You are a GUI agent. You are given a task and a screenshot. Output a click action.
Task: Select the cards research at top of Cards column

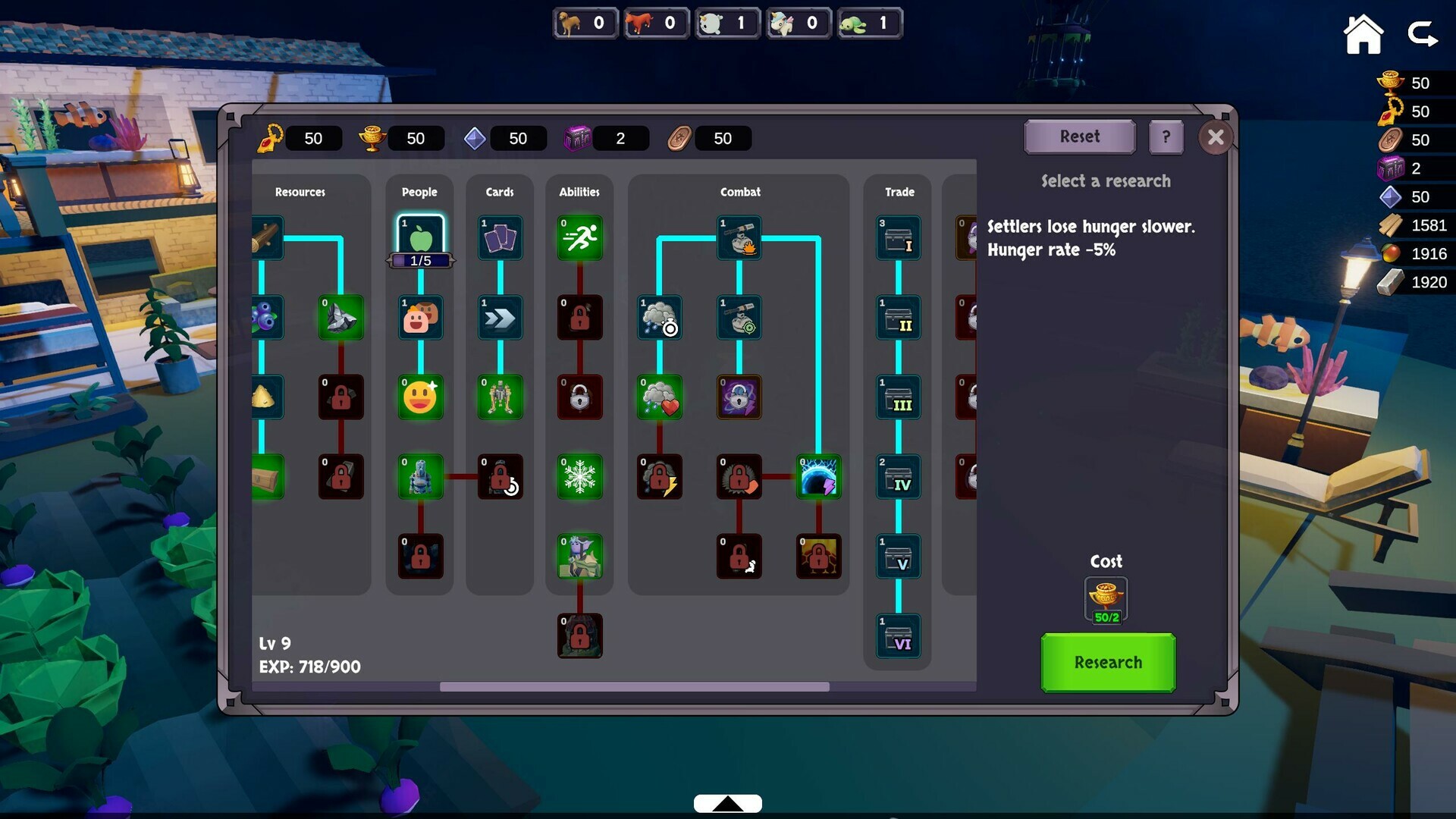499,237
